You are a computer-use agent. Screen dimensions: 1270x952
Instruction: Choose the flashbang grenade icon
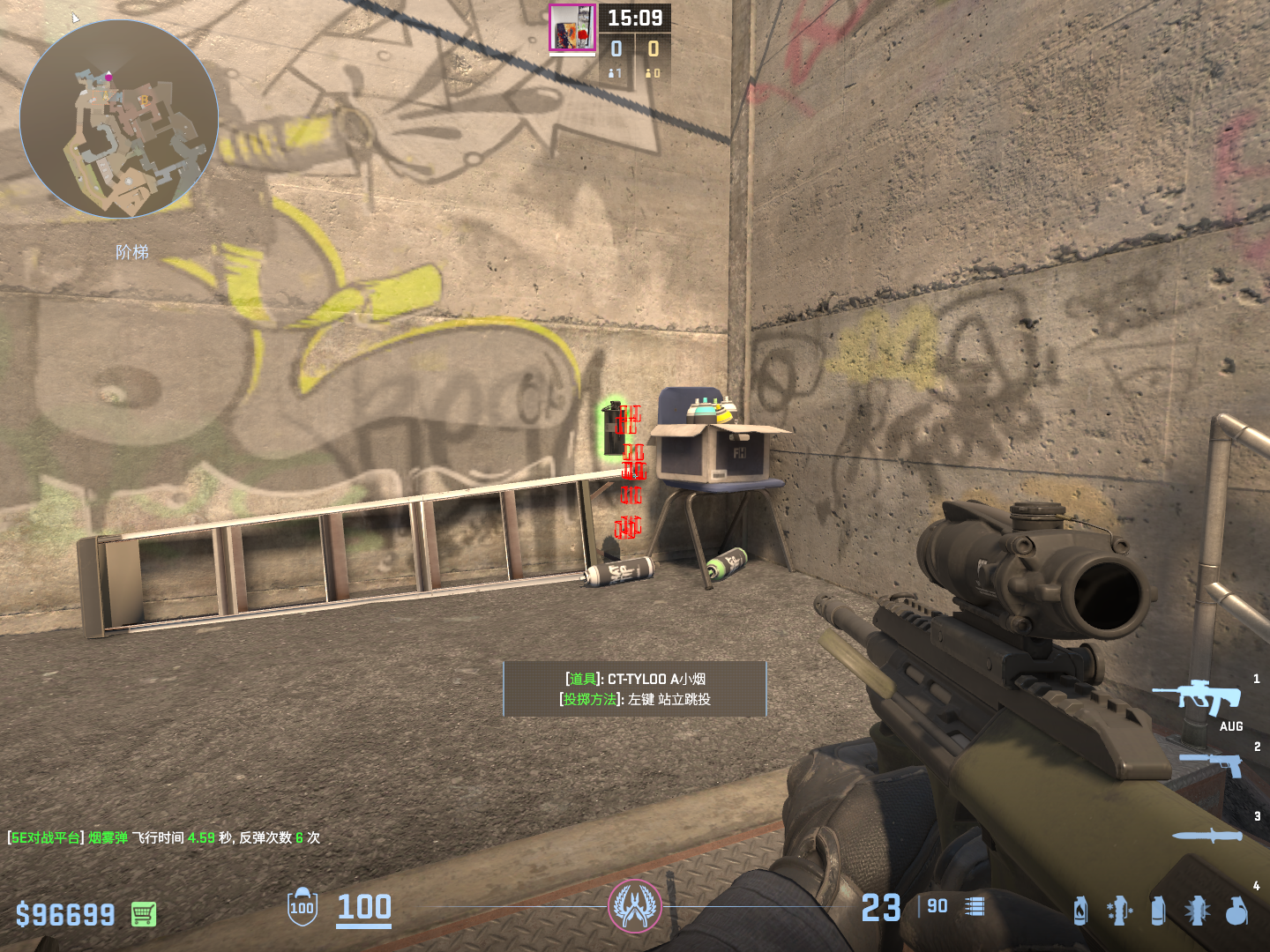coord(1197,911)
